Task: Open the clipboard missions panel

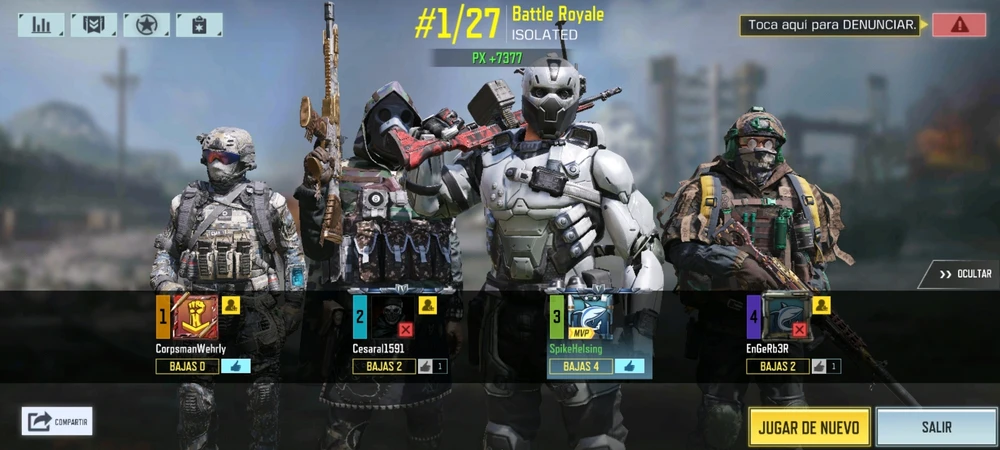Action: pos(199,24)
